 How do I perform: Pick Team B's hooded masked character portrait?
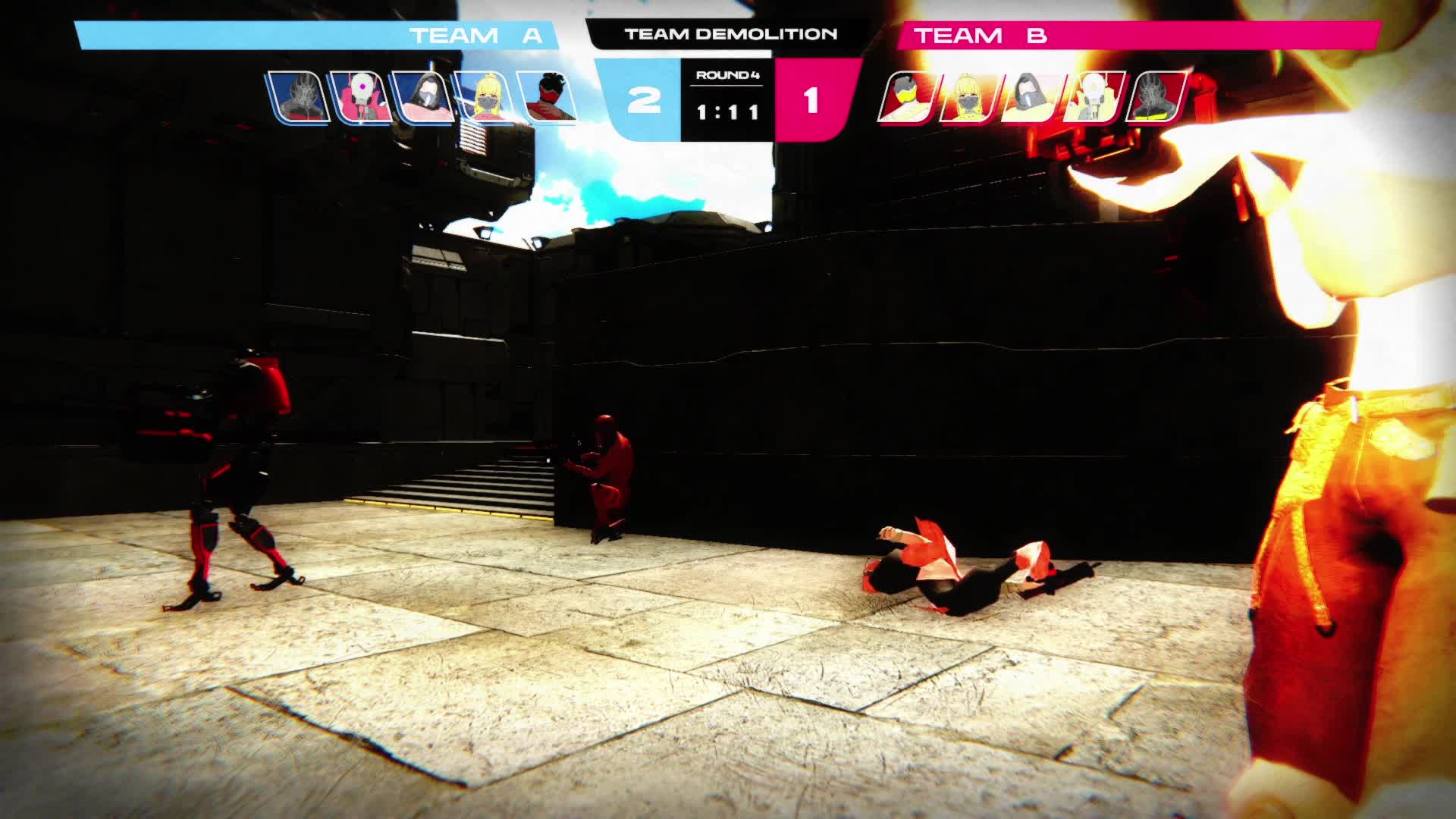coord(1031,97)
